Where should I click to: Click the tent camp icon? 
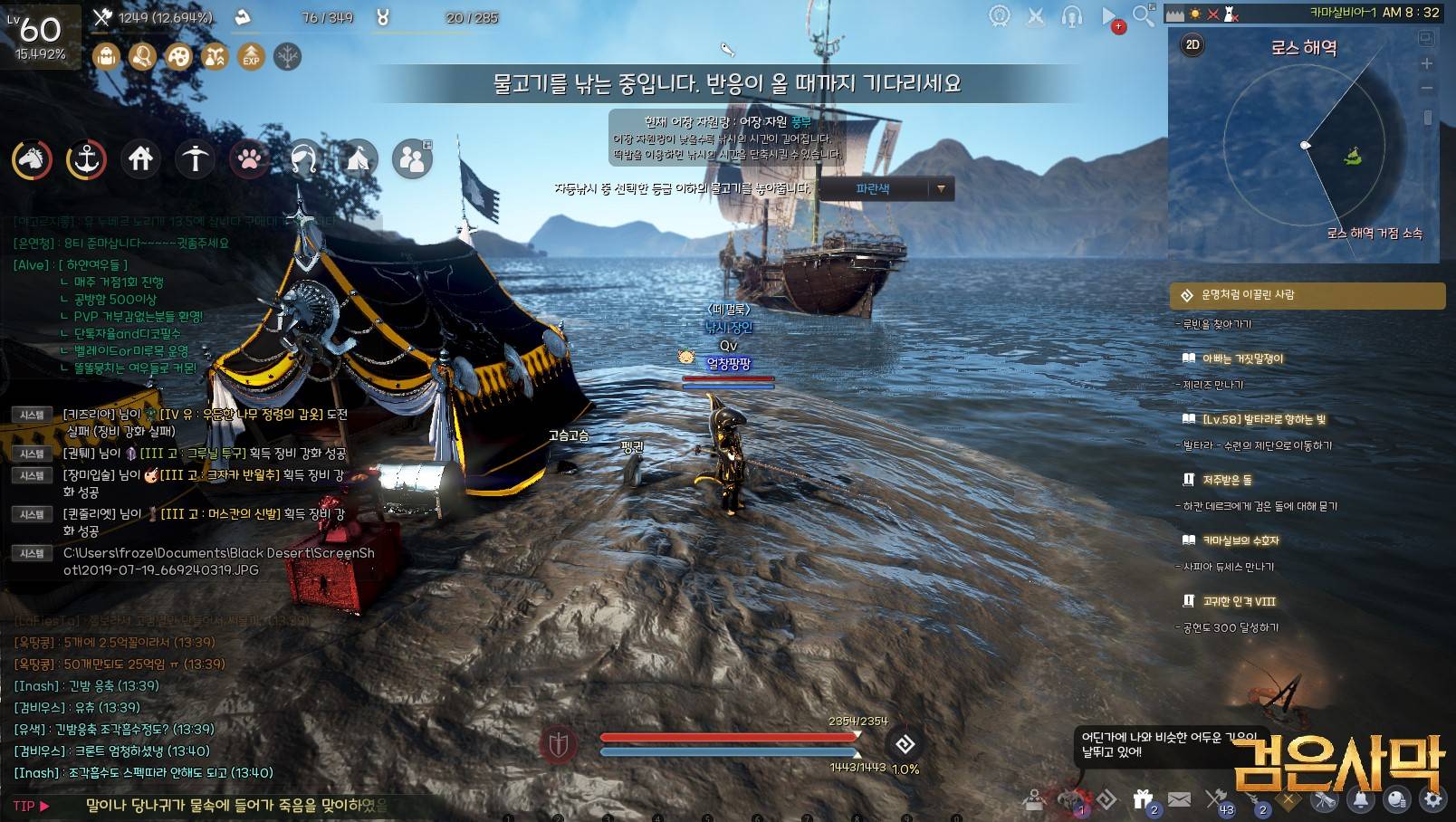pyautogui.click(x=358, y=159)
